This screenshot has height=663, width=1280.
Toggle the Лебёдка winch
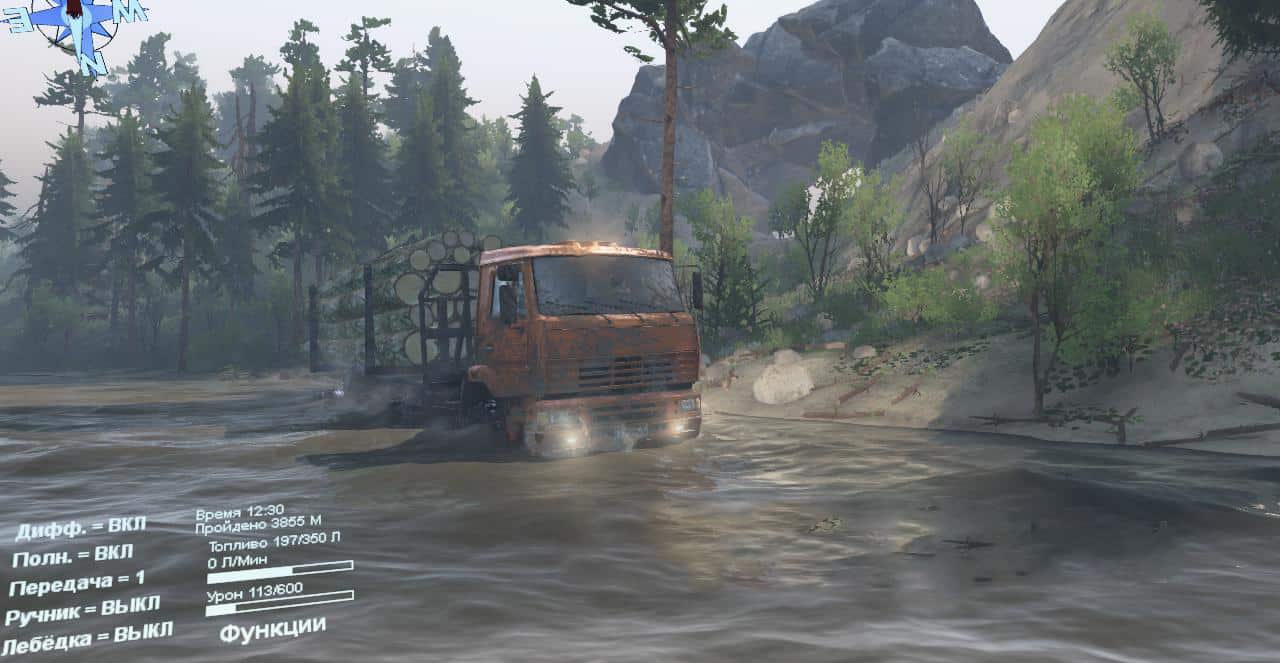(x=88, y=638)
